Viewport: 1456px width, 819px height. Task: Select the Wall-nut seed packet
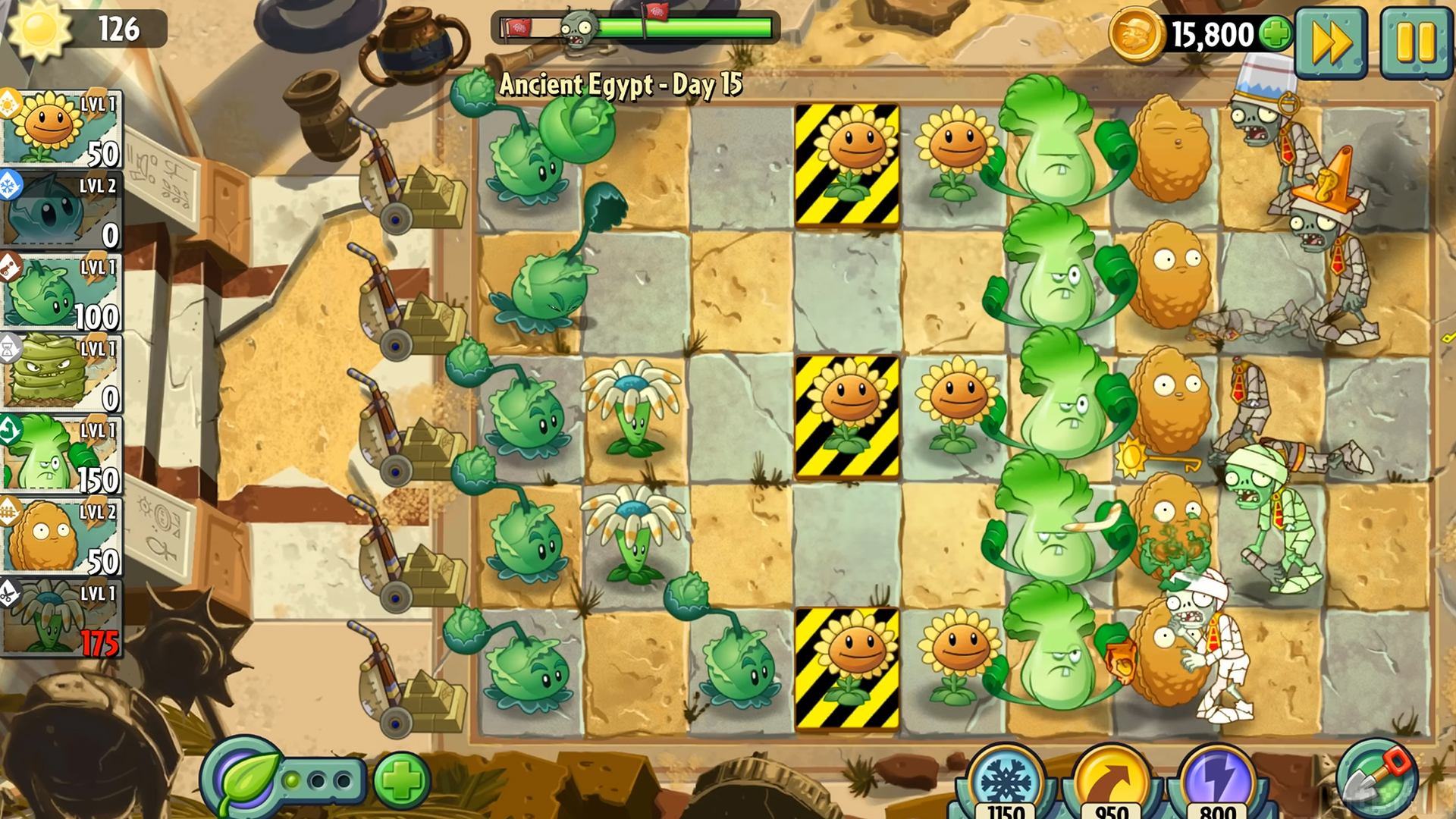62,538
